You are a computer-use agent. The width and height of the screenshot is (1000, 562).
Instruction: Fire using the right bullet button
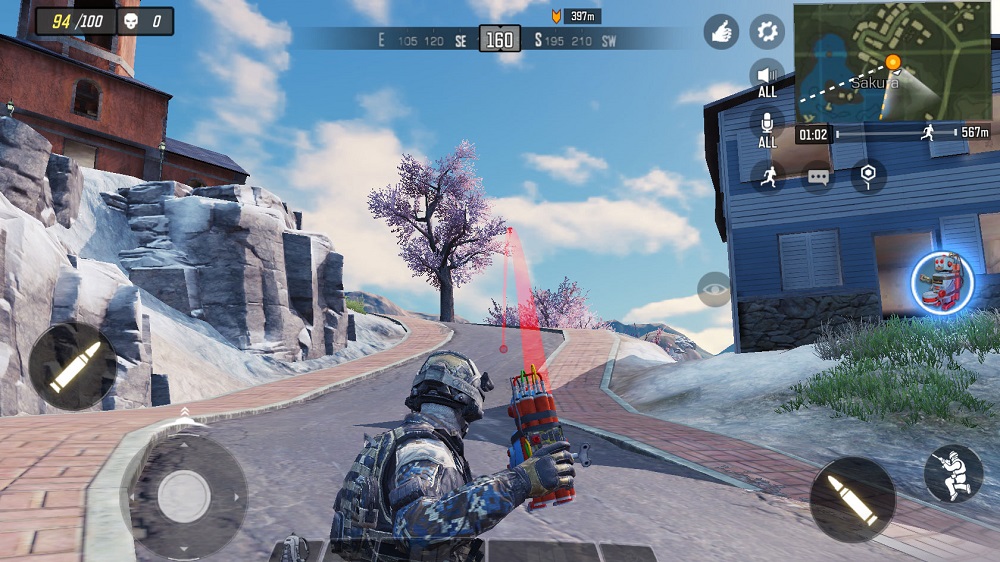852,499
